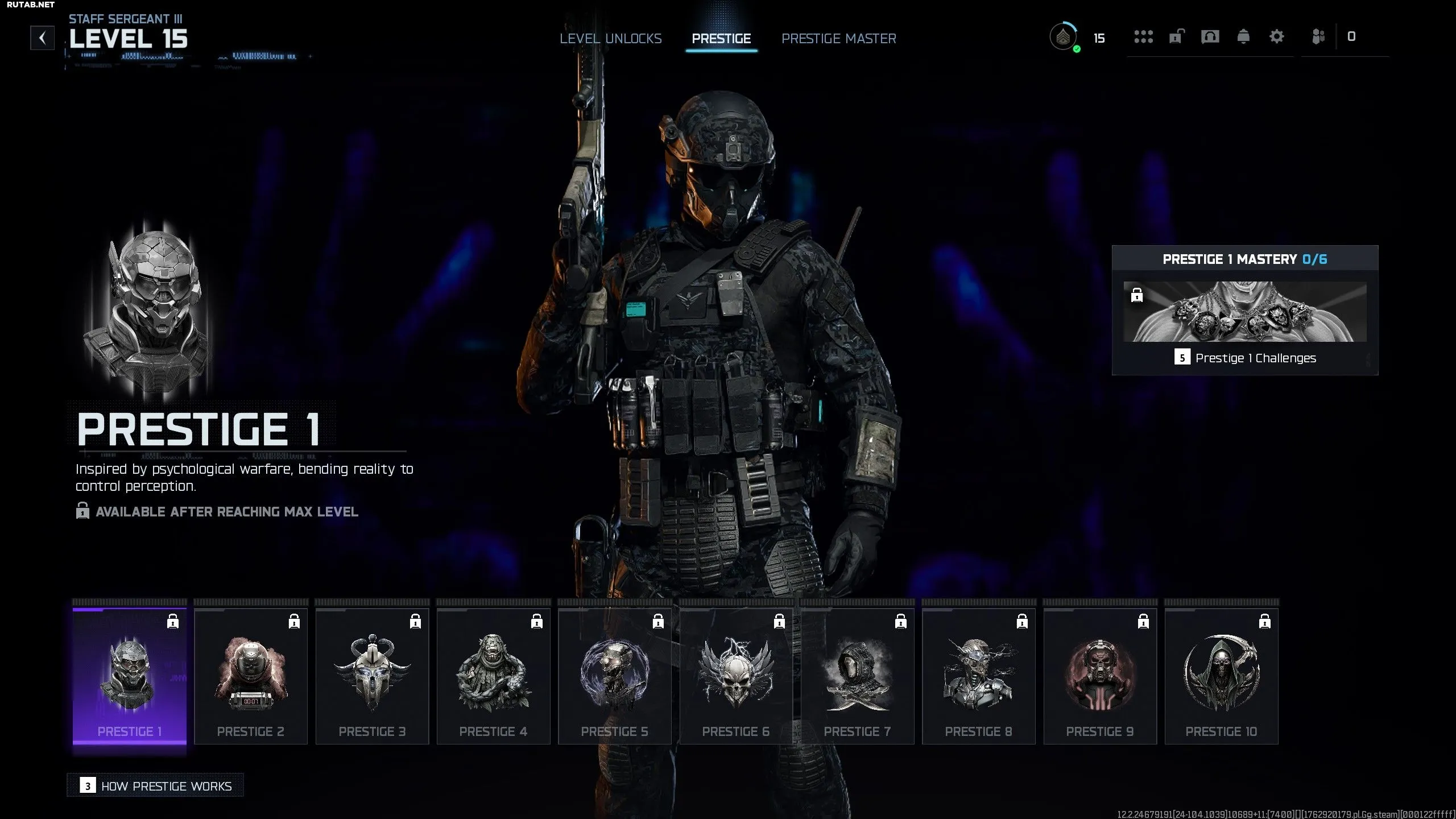Pick the Prestige 8 tile

(x=979, y=676)
